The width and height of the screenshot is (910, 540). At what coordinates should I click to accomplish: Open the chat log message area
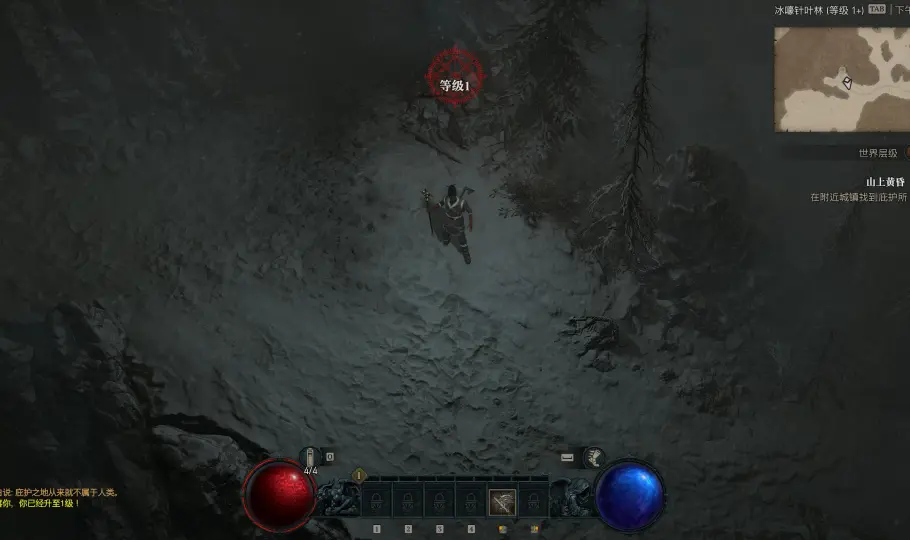[60, 497]
